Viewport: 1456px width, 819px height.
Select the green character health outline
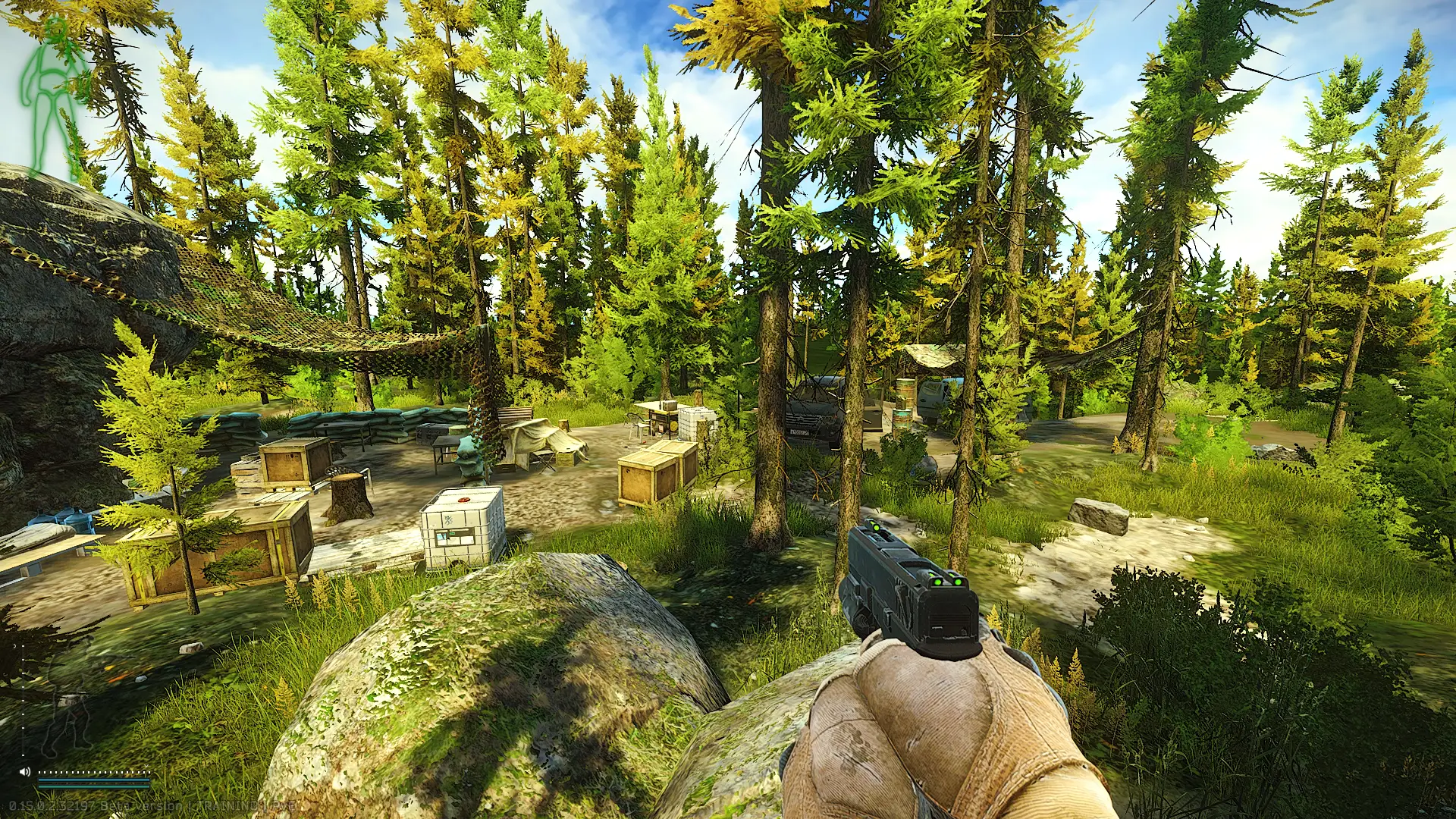point(49,91)
